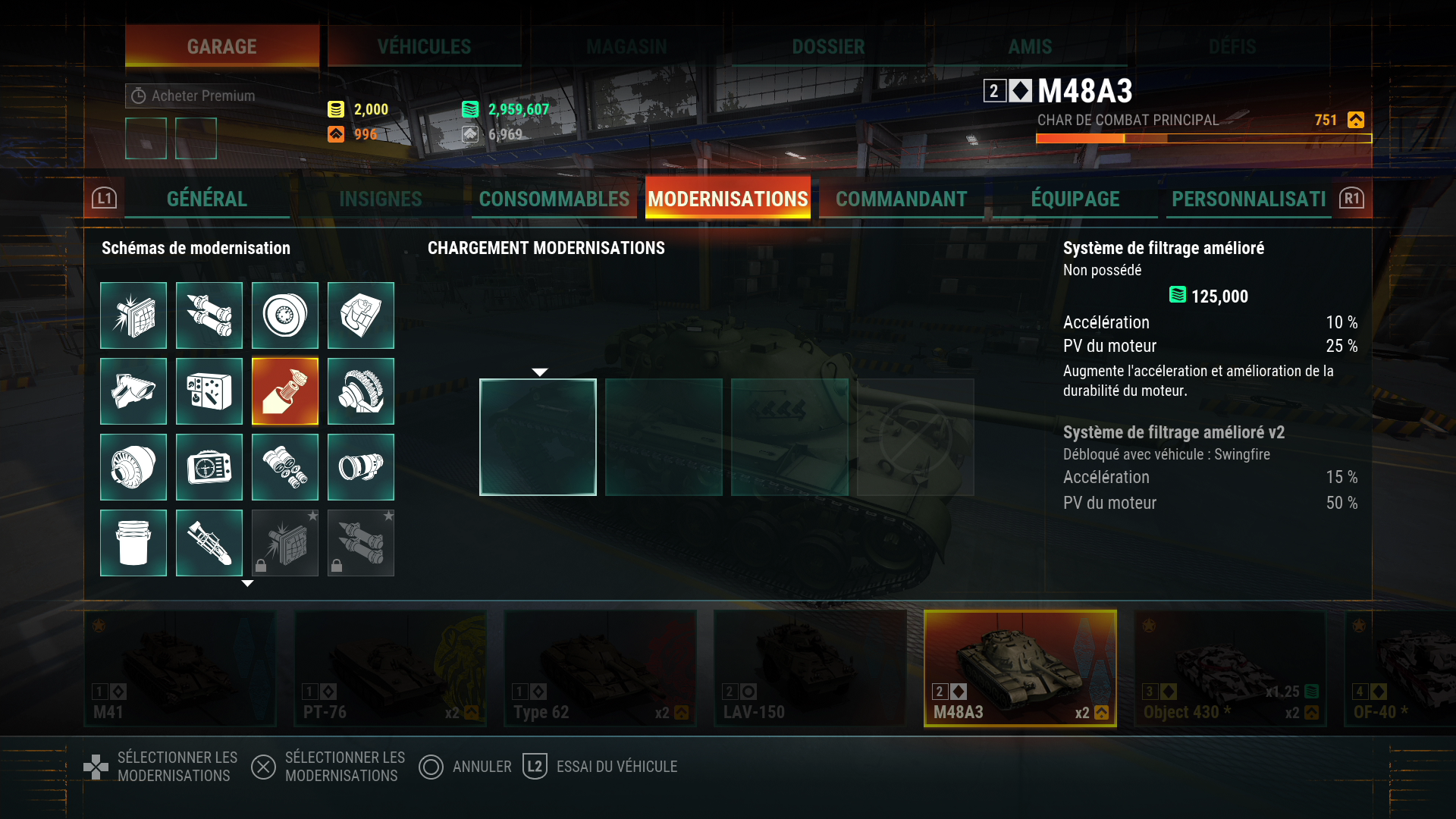
Task: Click the Acheter Premium button
Action: (194, 96)
